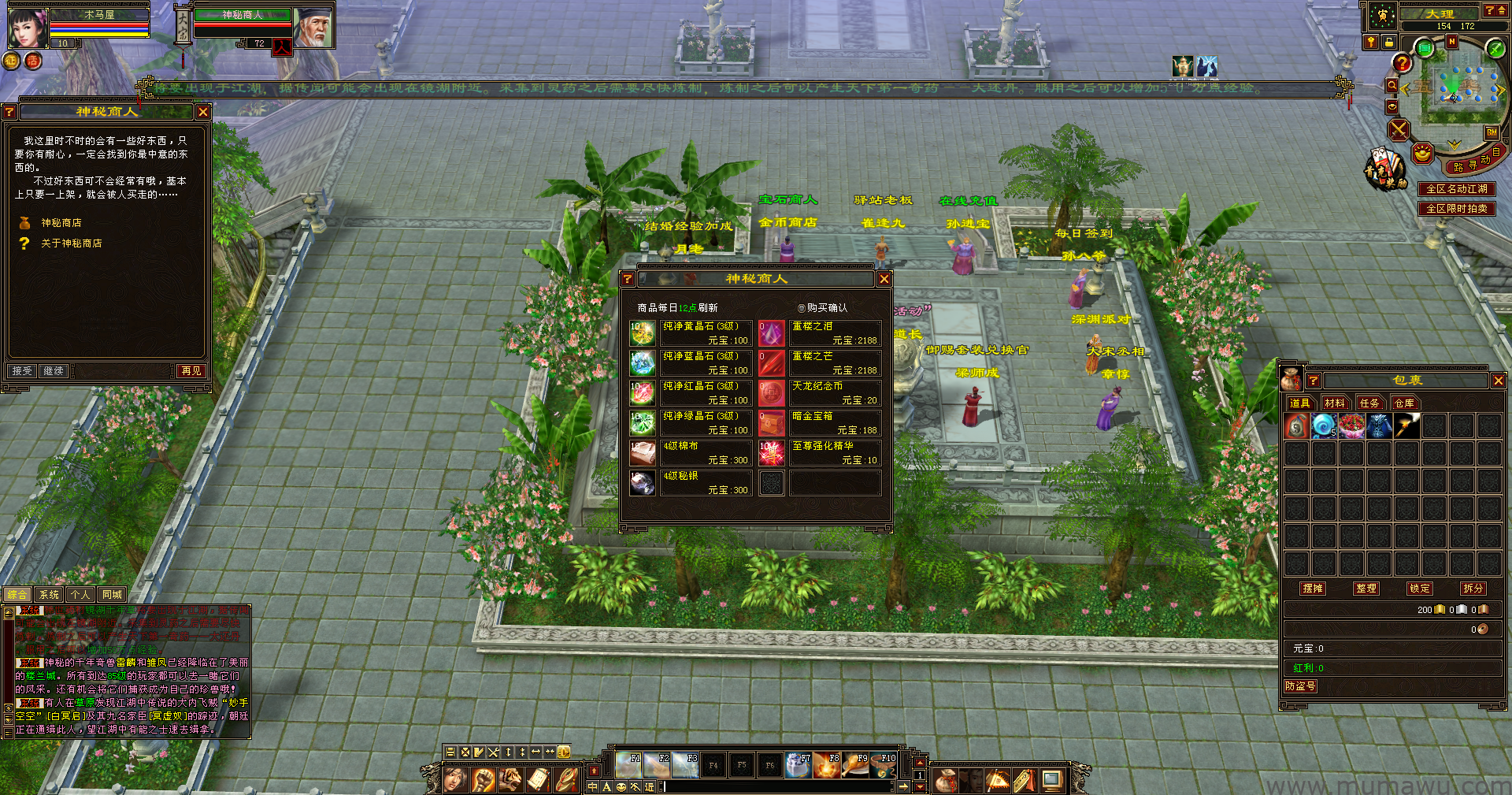Viewport: 1512px width, 795px height.
Task: Switch to the 材料 bag tab
Action: (x=1334, y=403)
